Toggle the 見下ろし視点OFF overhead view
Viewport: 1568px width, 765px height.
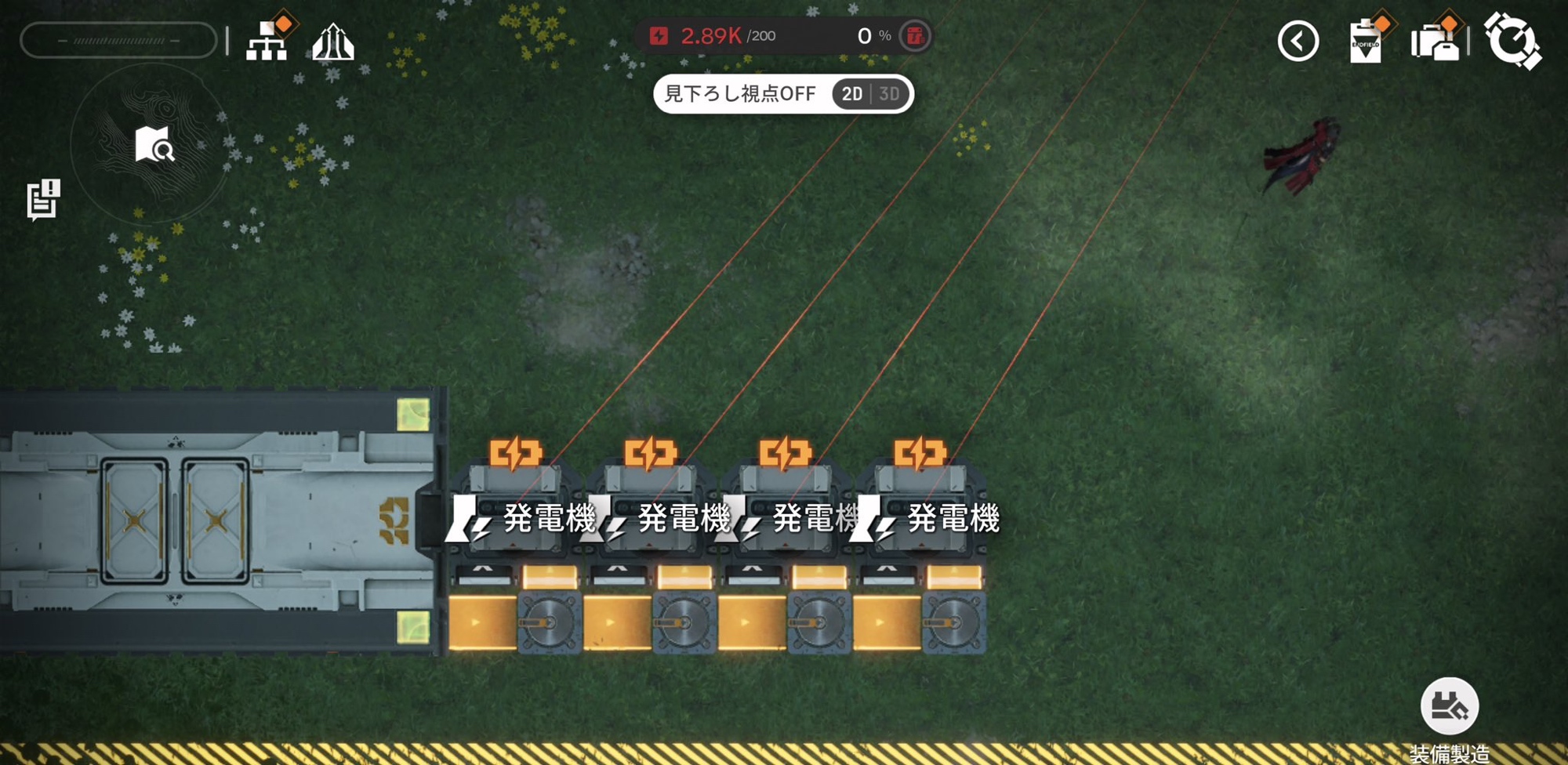(x=739, y=94)
